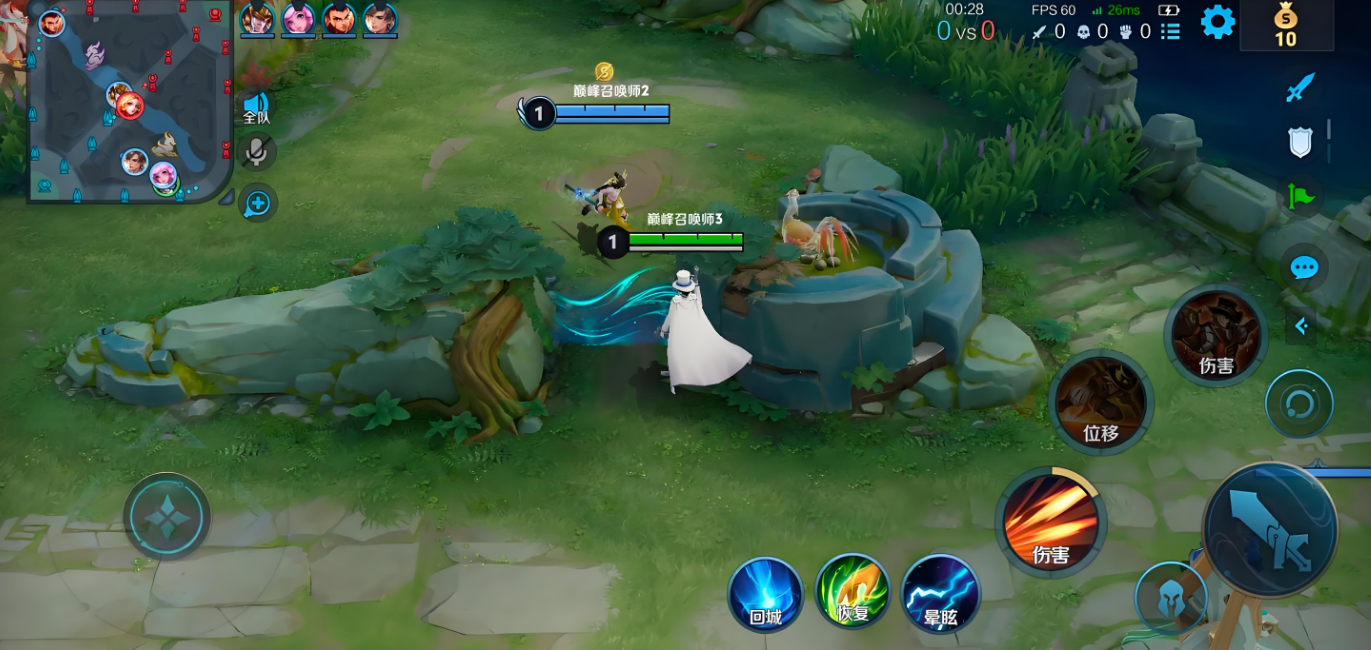
Task: Tap the large sword basic attack button
Action: 1269,530
